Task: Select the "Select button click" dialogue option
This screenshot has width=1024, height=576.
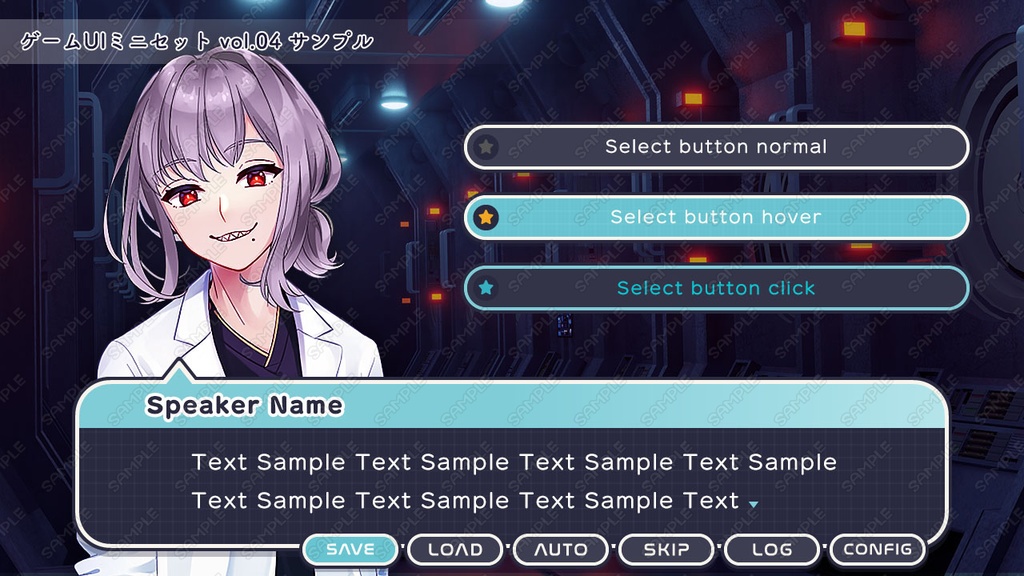Action: [716, 288]
